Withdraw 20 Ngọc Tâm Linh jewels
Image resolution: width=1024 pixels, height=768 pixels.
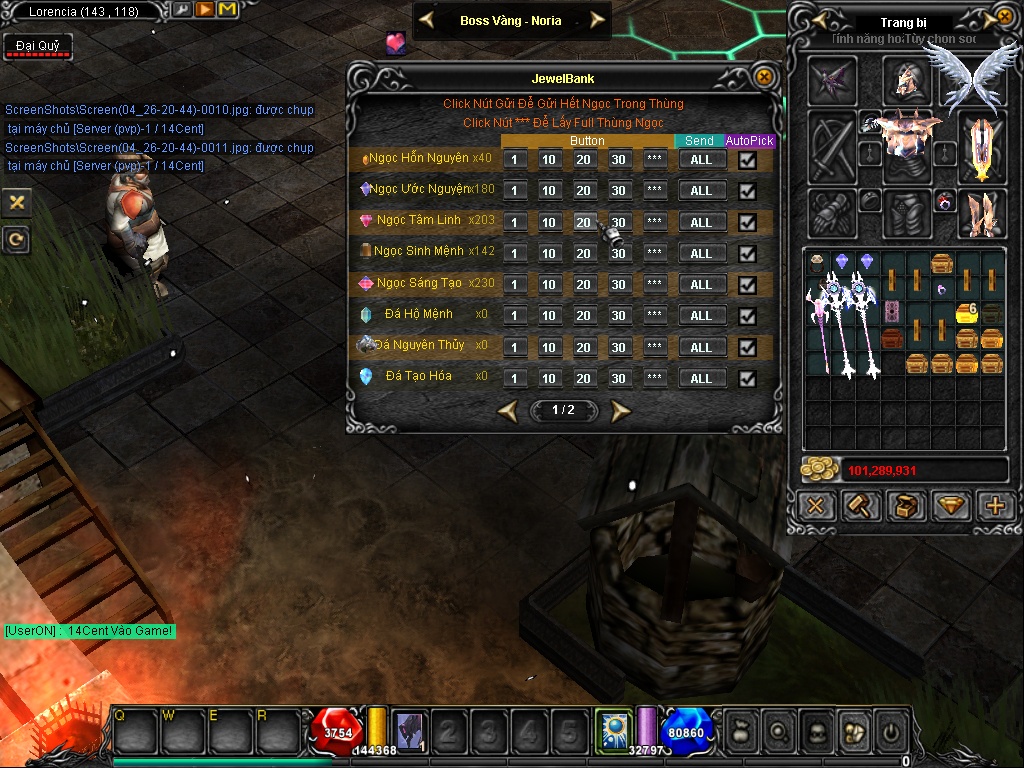coord(584,222)
